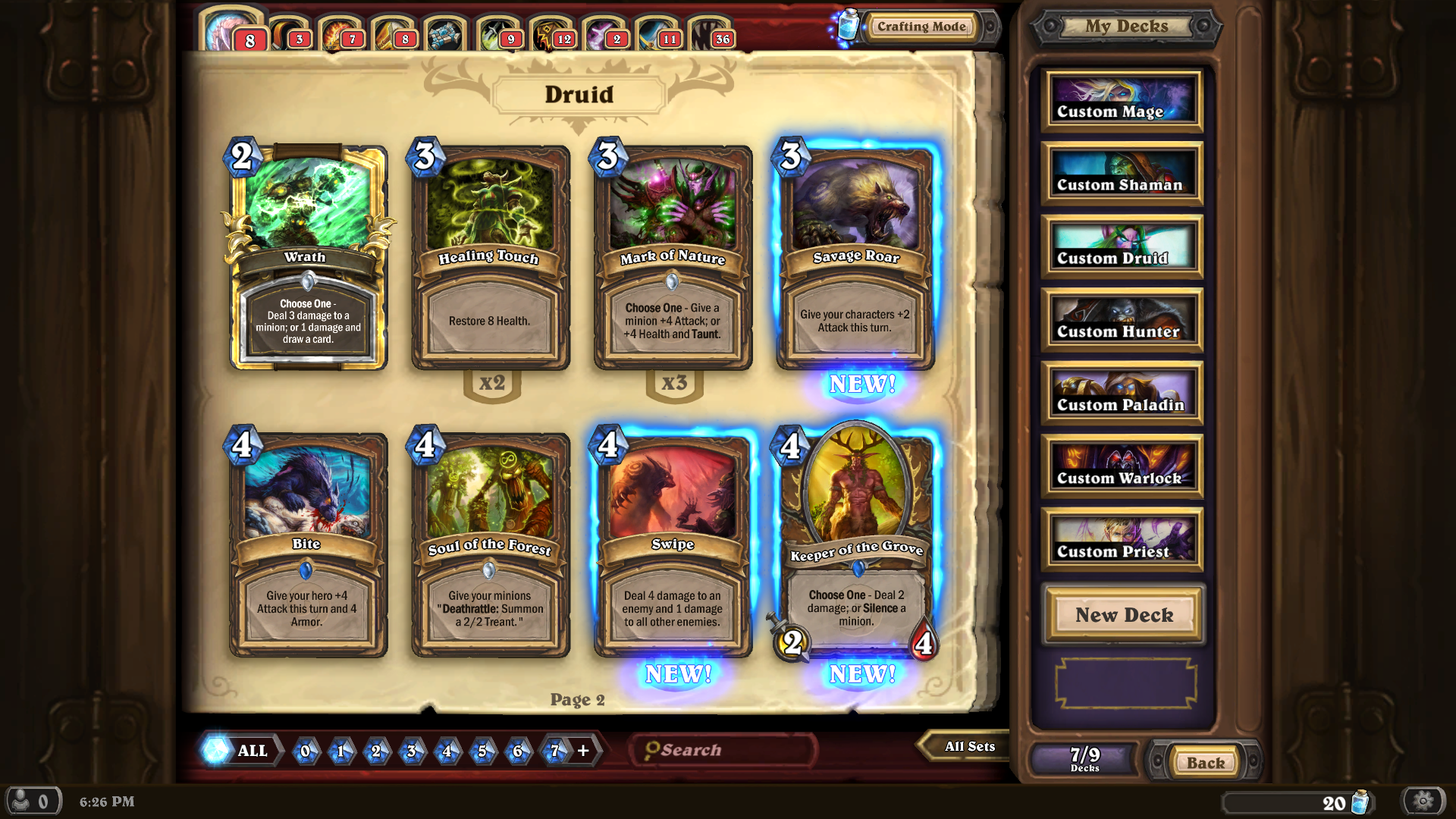Go Back from the collection

1205,762
